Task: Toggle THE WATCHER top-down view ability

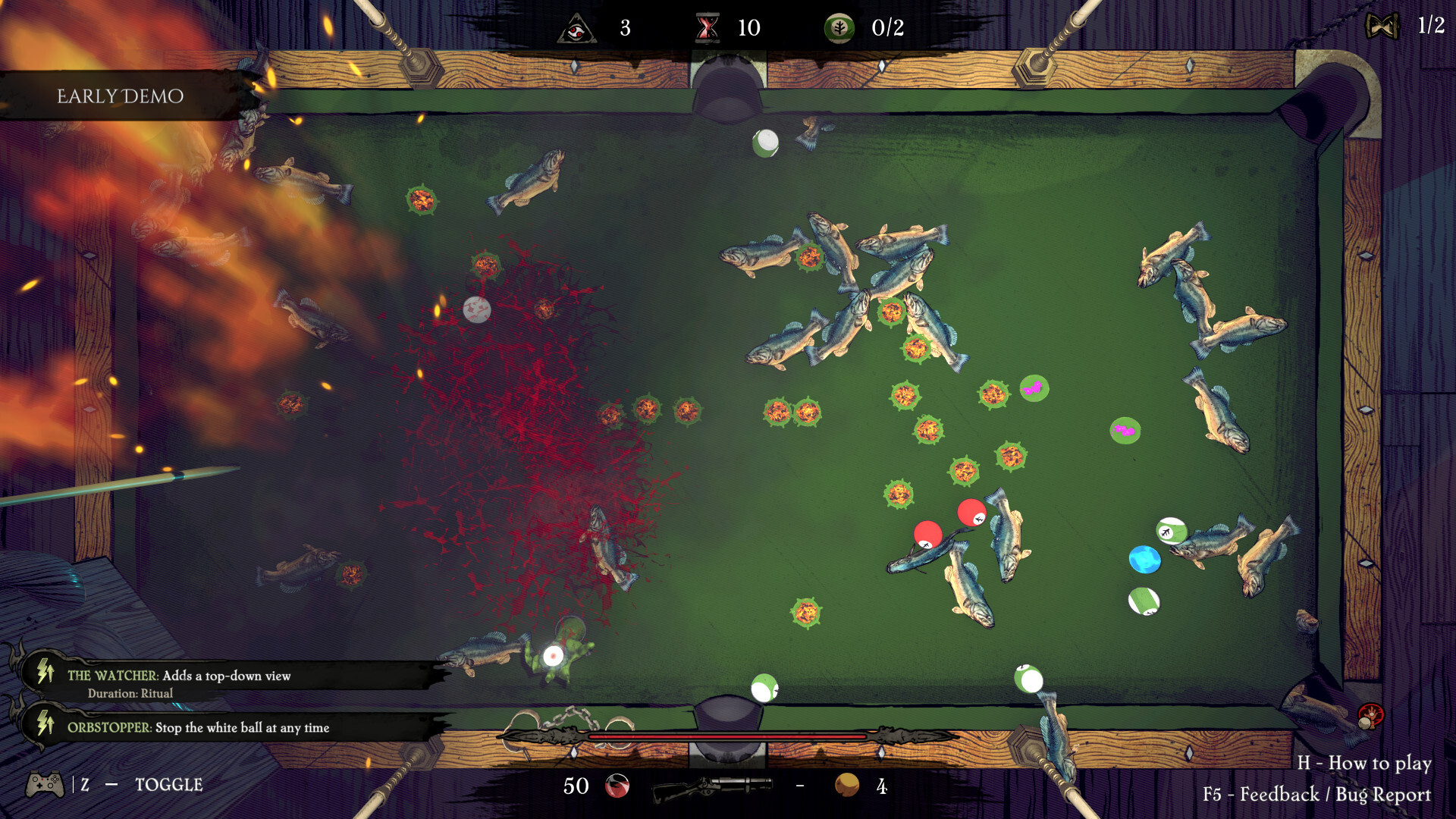Action: 178,675
